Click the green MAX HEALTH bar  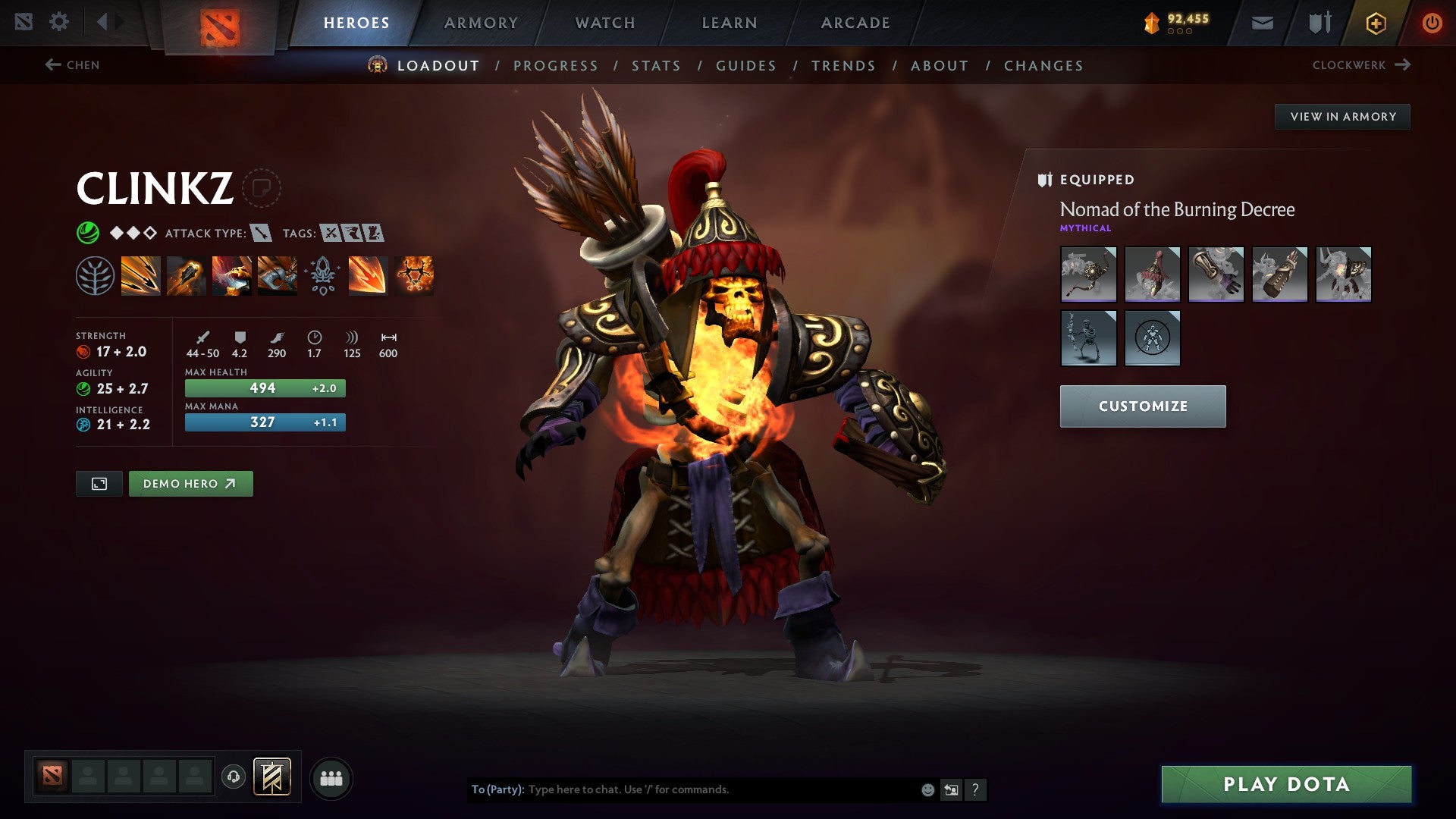pyautogui.click(x=264, y=388)
